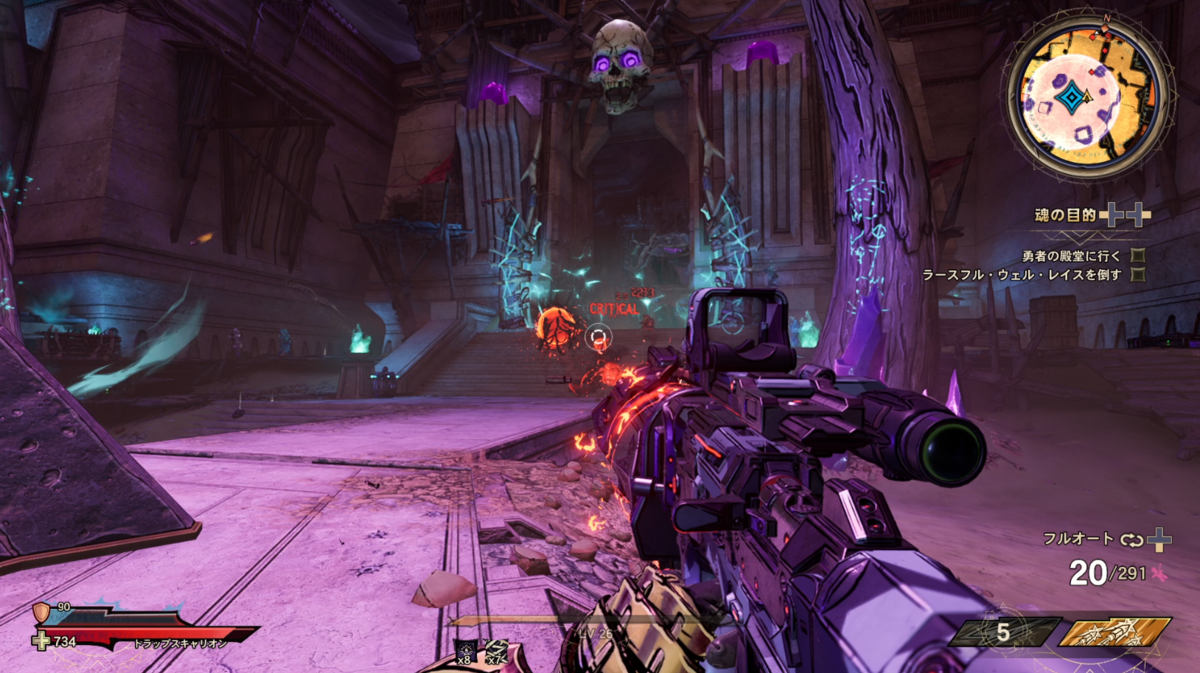Click the x8 status buff icon
The width and height of the screenshot is (1200, 673).
[464, 650]
